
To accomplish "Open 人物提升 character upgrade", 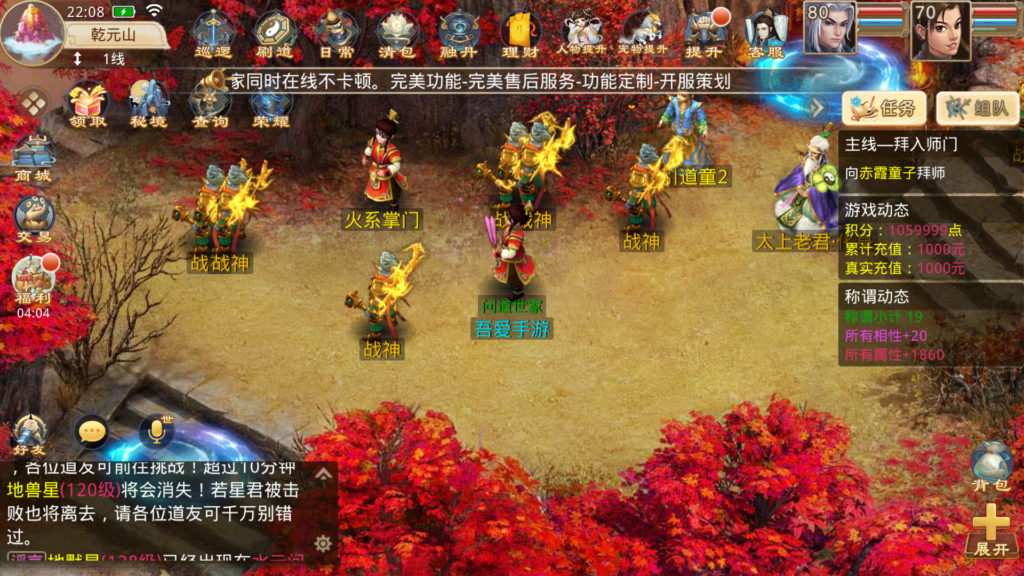I will pyautogui.click(x=582, y=33).
